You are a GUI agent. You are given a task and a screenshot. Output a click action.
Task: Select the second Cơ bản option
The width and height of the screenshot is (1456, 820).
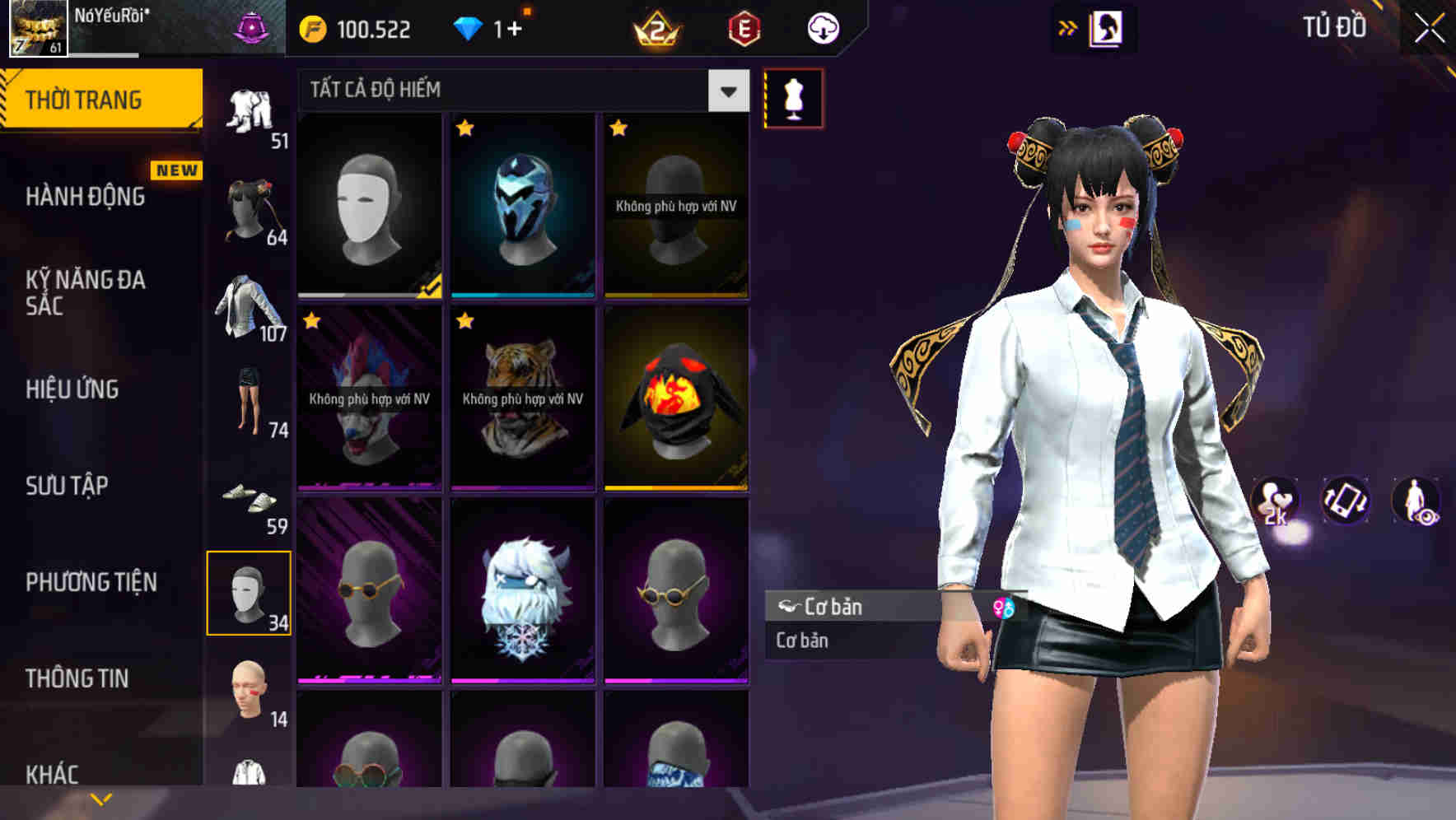click(840, 641)
